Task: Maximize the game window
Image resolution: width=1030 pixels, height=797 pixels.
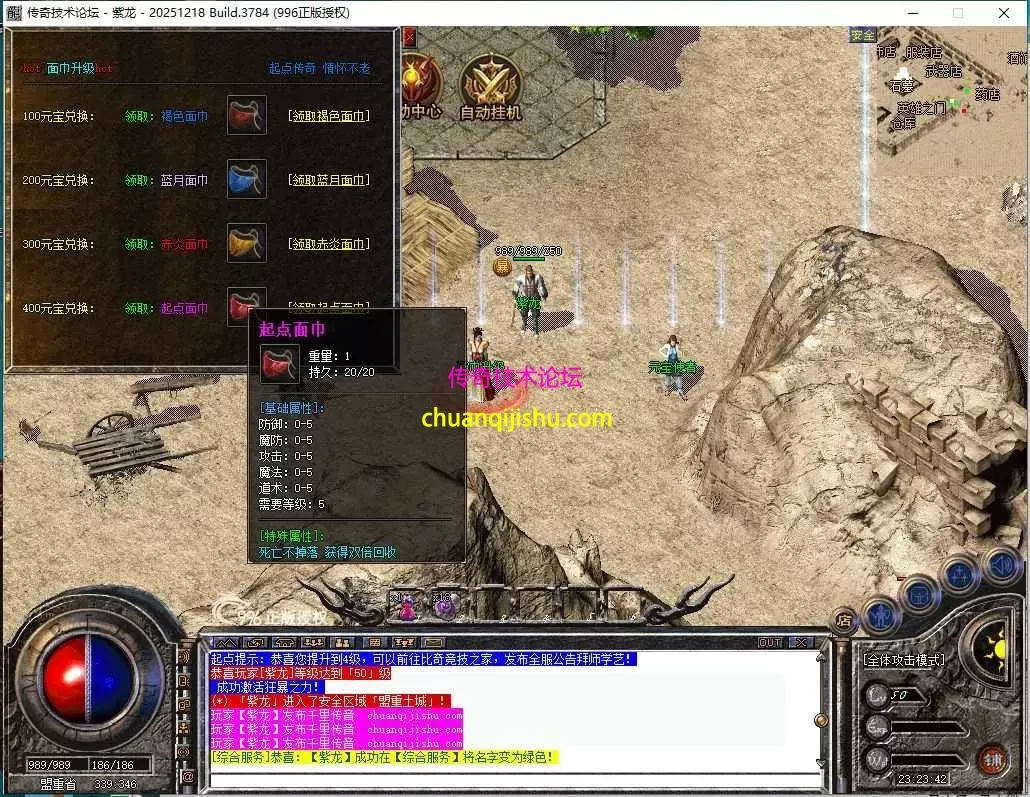Action: [957, 13]
